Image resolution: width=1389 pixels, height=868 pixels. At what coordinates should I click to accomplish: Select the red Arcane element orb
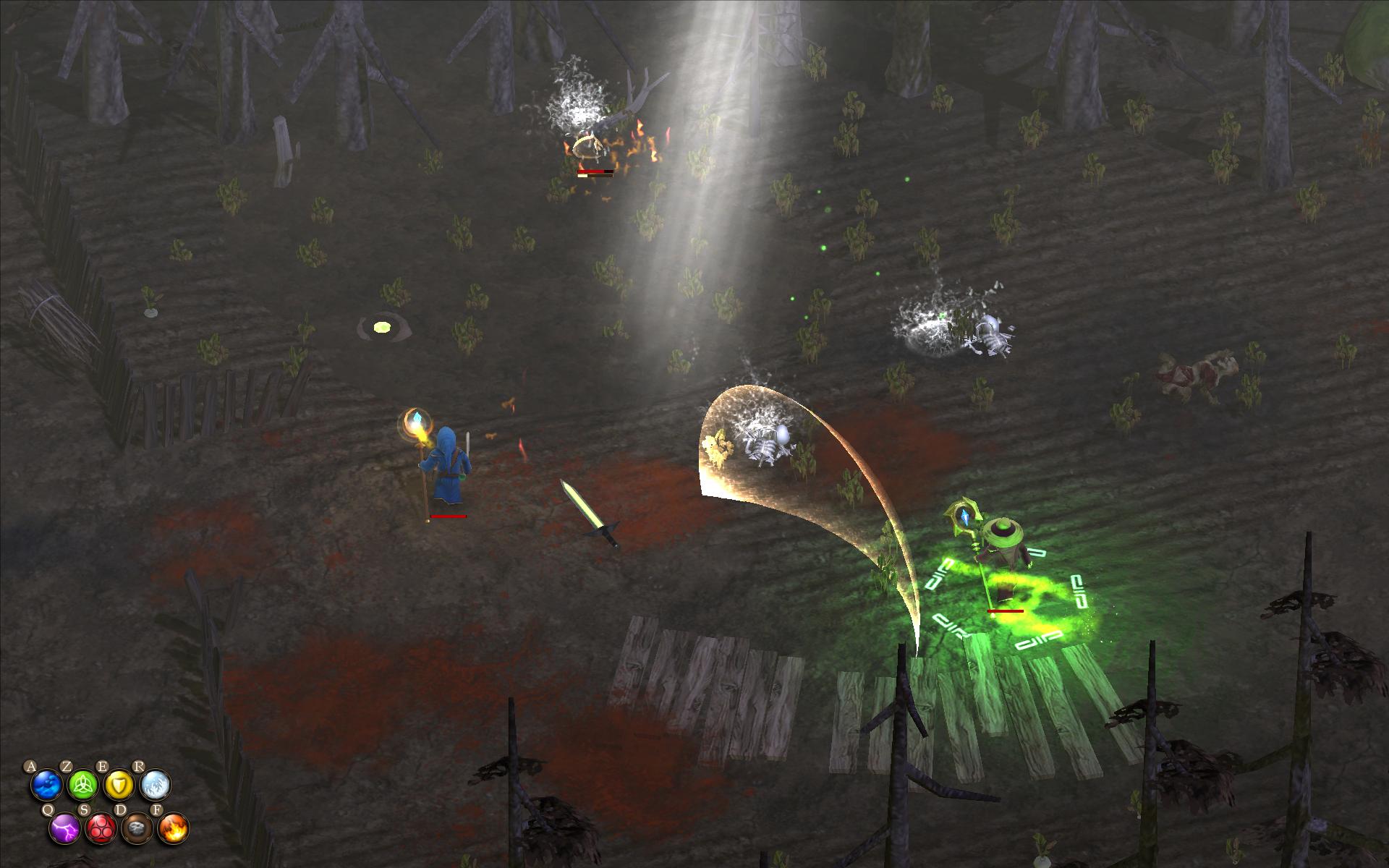(101, 828)
